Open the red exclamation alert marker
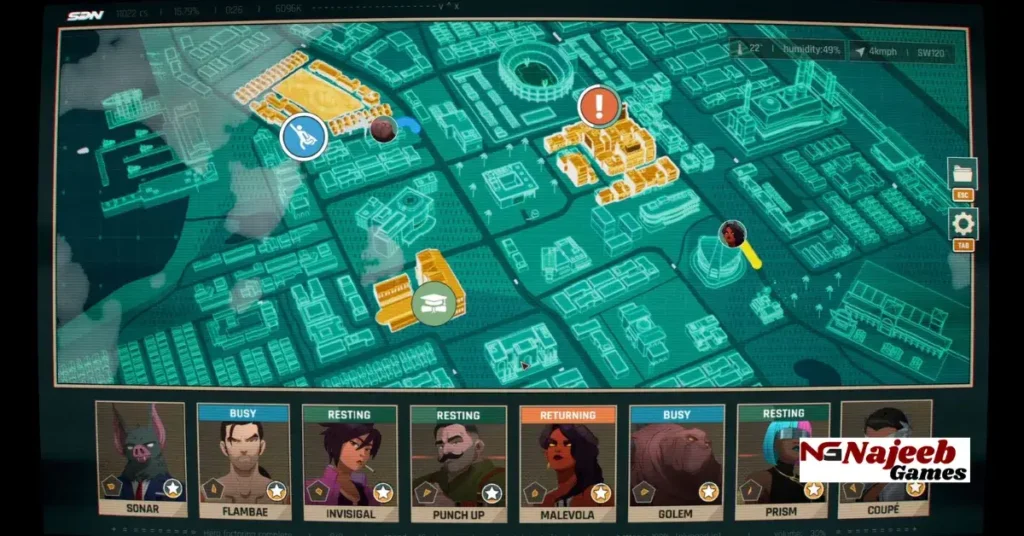The image size is (1024, 536). [598, 105]
